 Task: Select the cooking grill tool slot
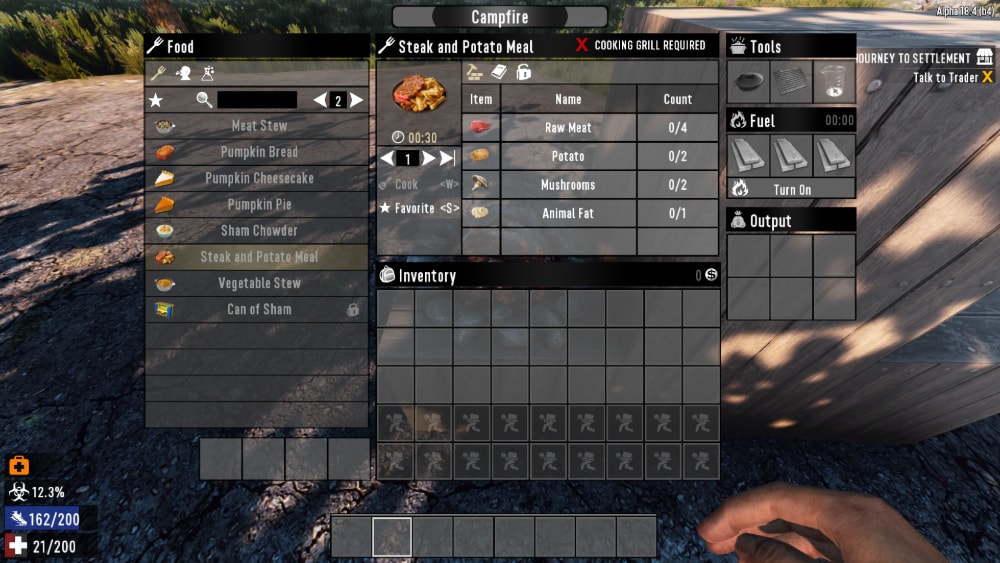[x=791, y=82]
